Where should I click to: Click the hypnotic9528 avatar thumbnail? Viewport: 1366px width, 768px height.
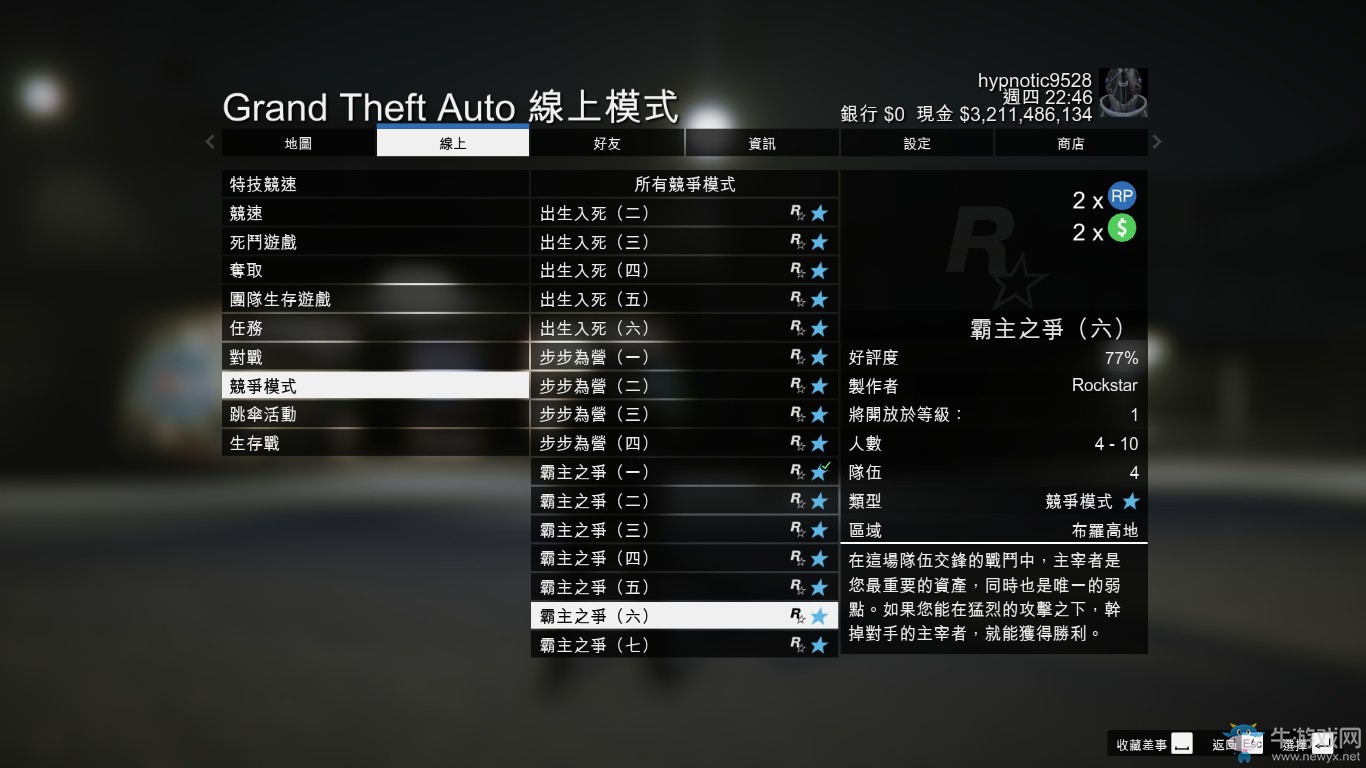click(x=1122, y=94)
